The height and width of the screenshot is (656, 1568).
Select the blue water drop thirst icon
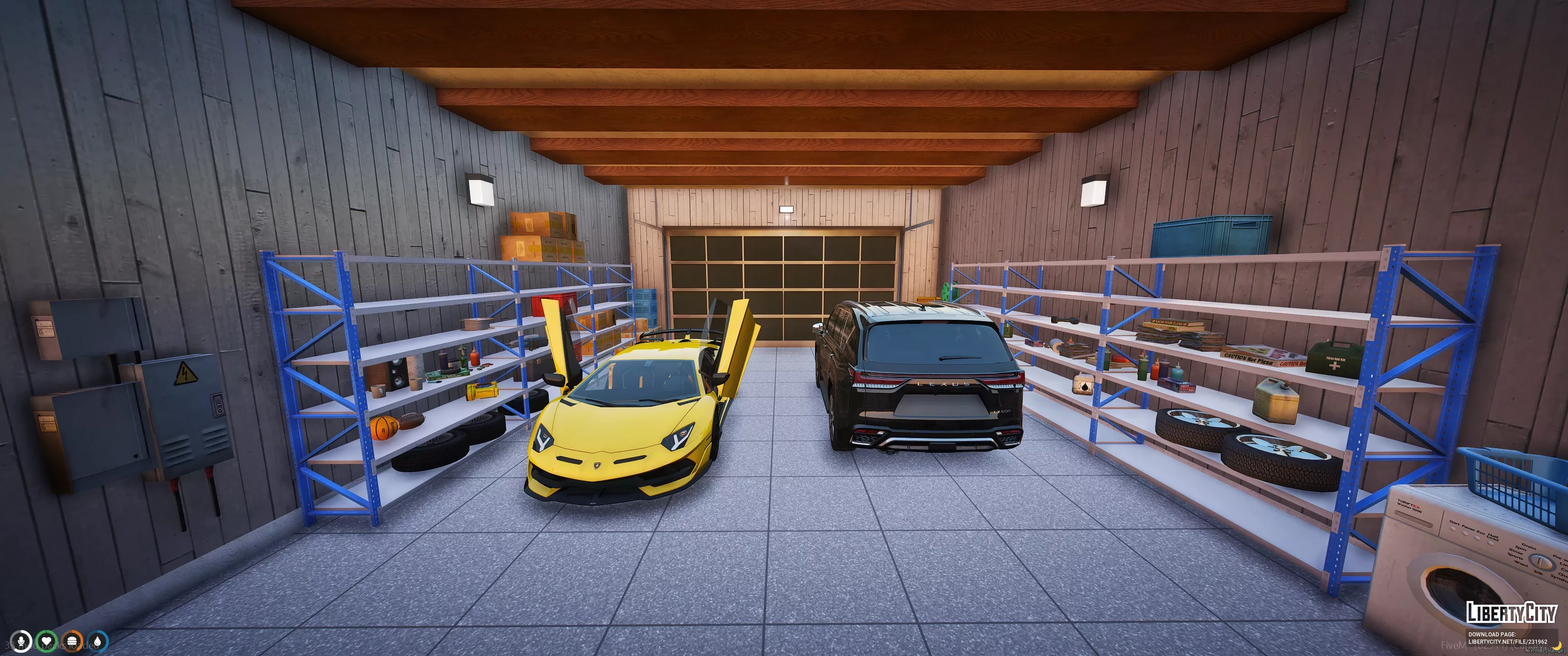[x=98, y=641]
